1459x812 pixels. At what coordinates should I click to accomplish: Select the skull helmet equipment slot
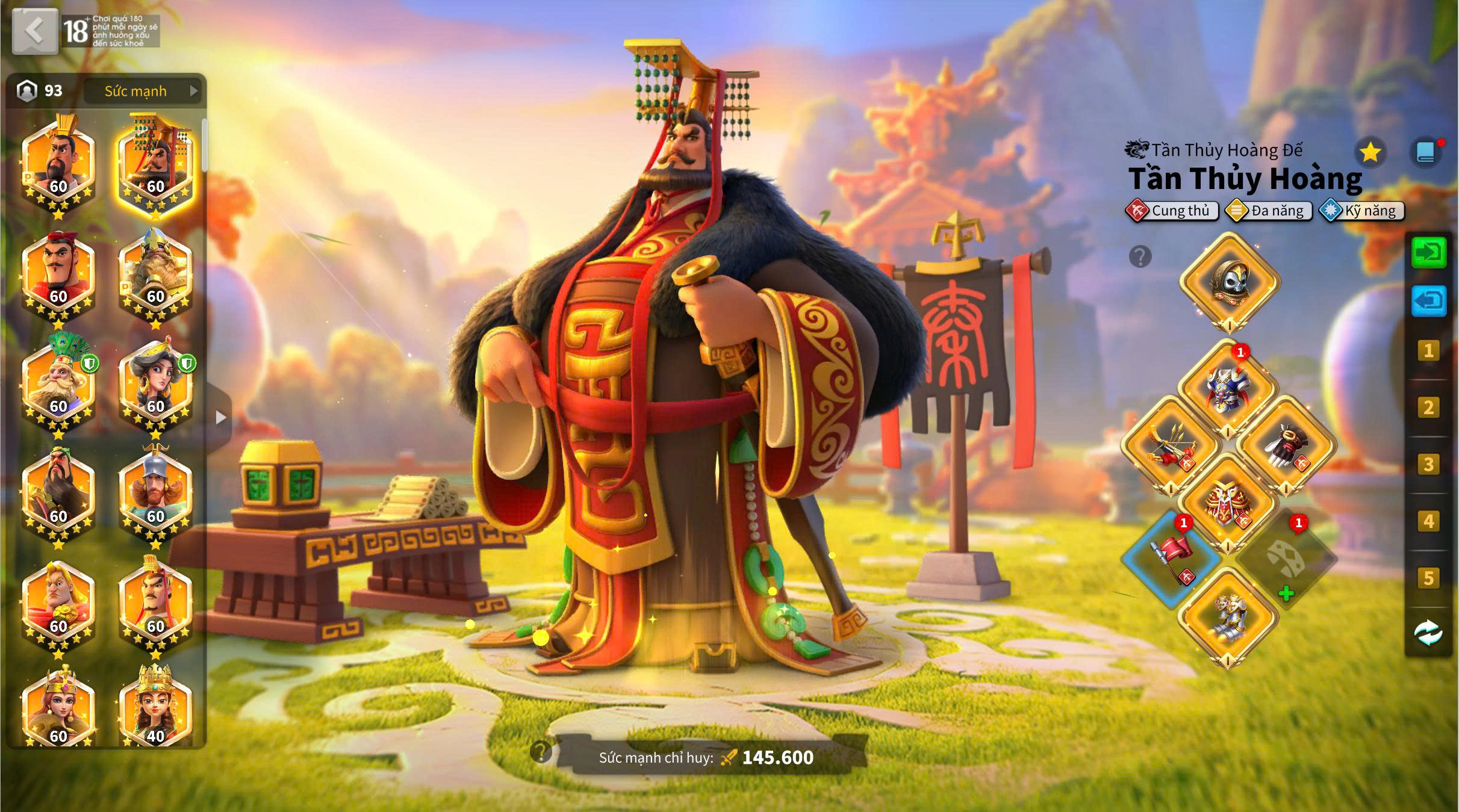(x=1228, y=281)
